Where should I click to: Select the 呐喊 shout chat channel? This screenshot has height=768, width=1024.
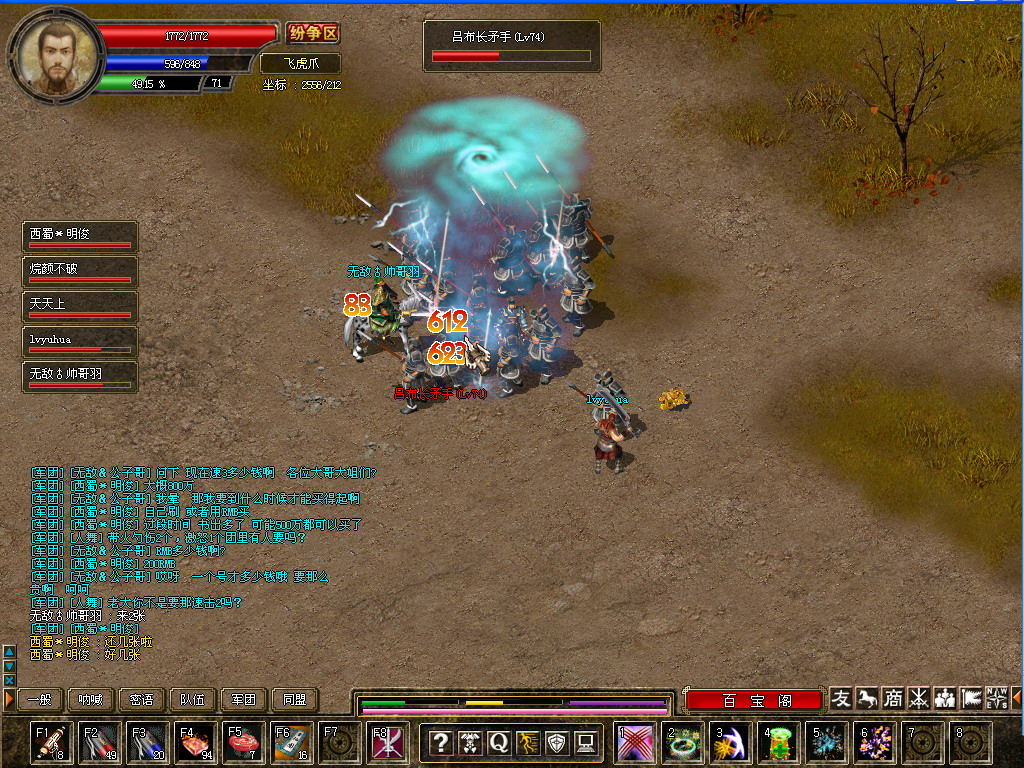91,700
